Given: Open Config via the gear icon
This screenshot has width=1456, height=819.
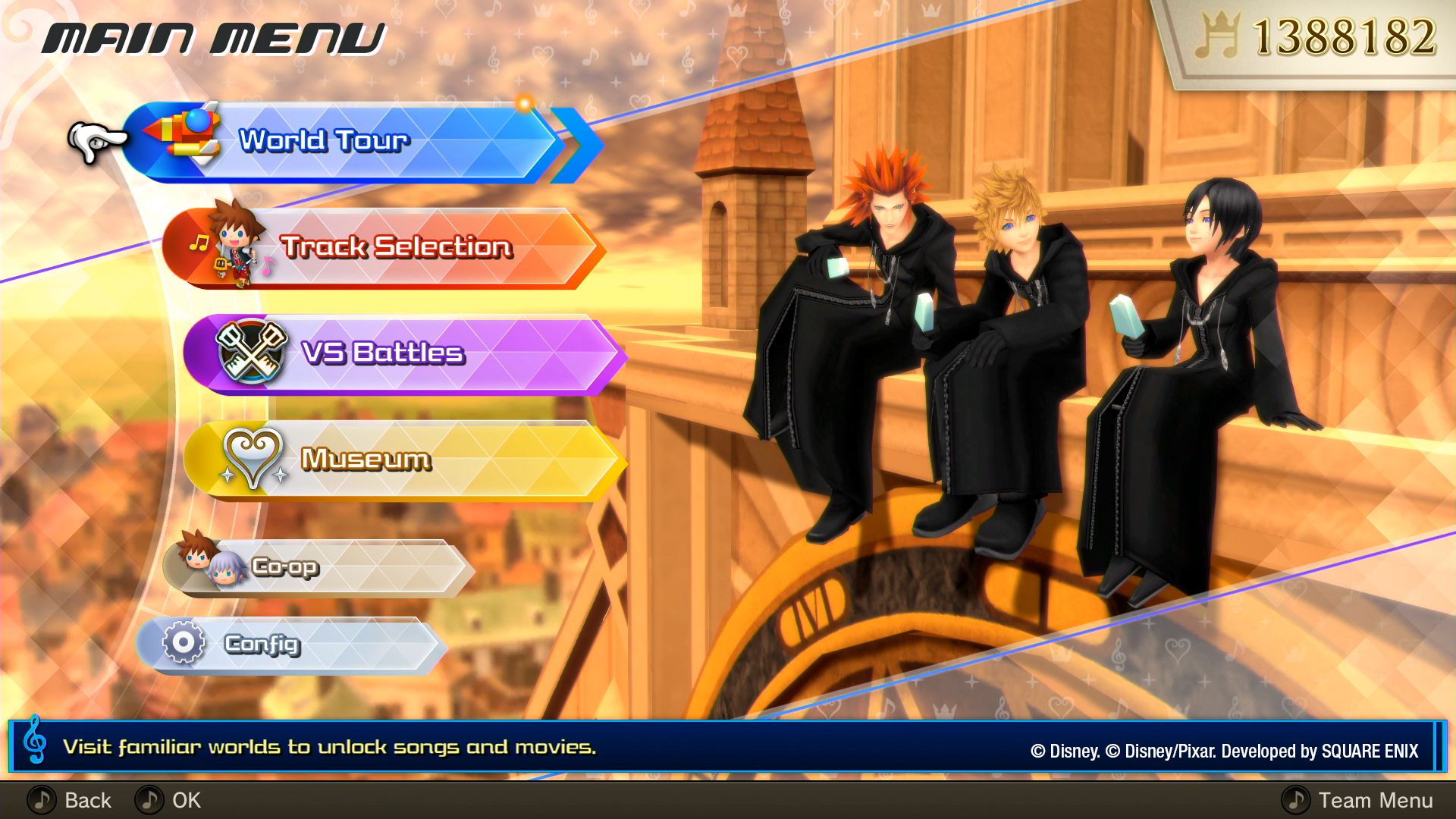Looking at the screenshot, I should click(x=182, y=643).
